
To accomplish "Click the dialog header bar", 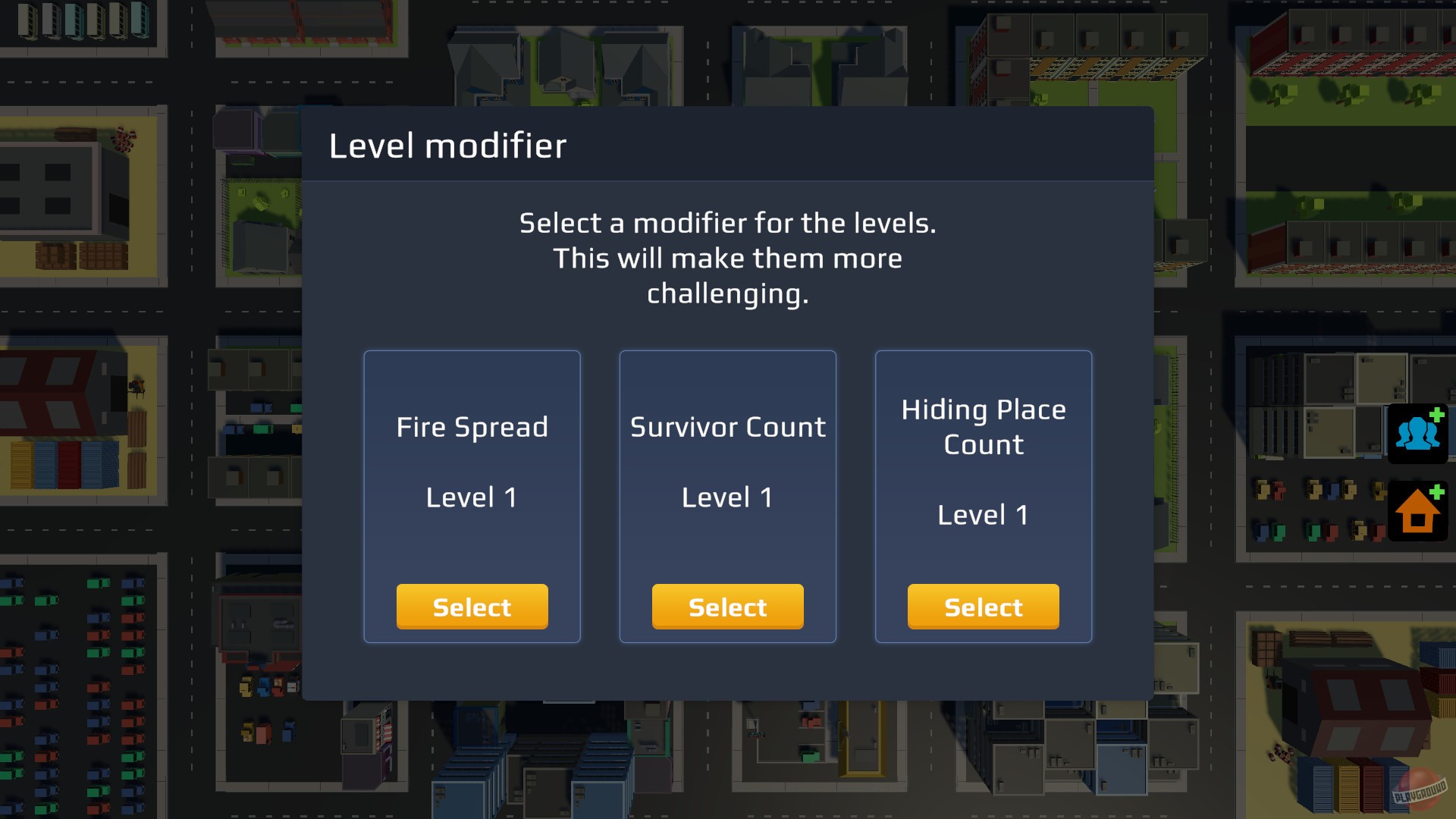I will 727,146.
